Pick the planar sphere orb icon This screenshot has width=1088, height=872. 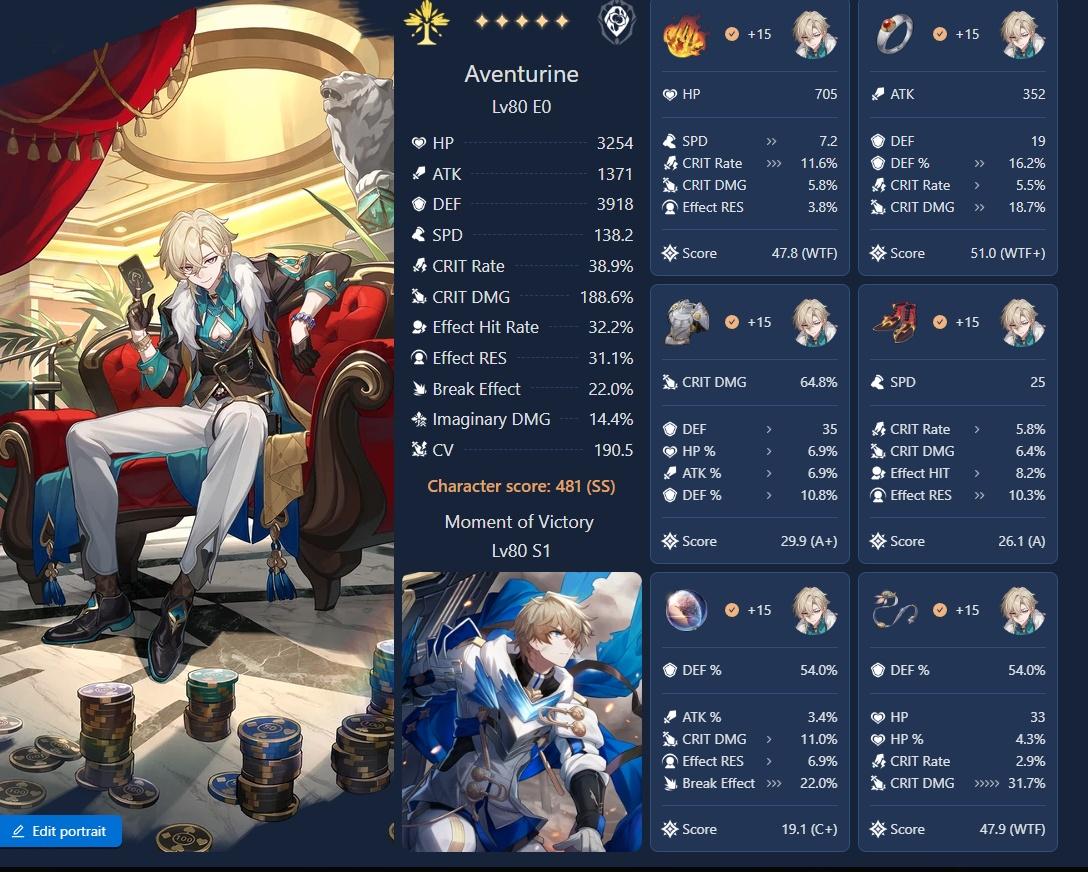[687, 610]
